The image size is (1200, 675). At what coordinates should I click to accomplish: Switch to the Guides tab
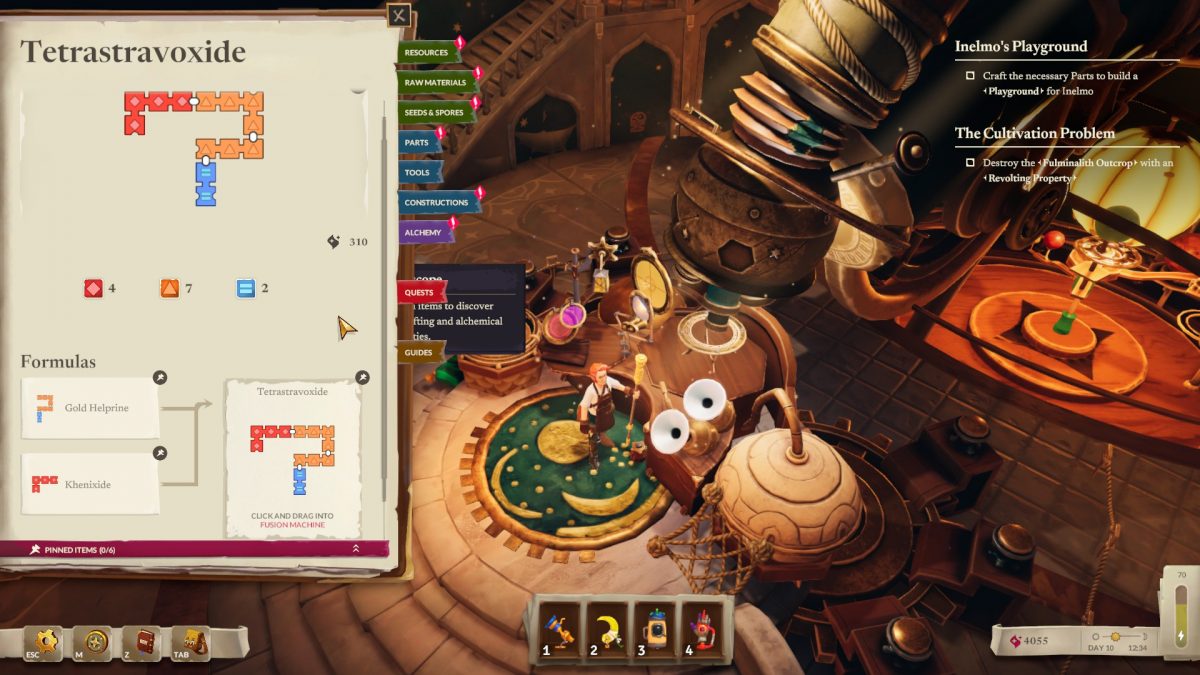point(419,352)
